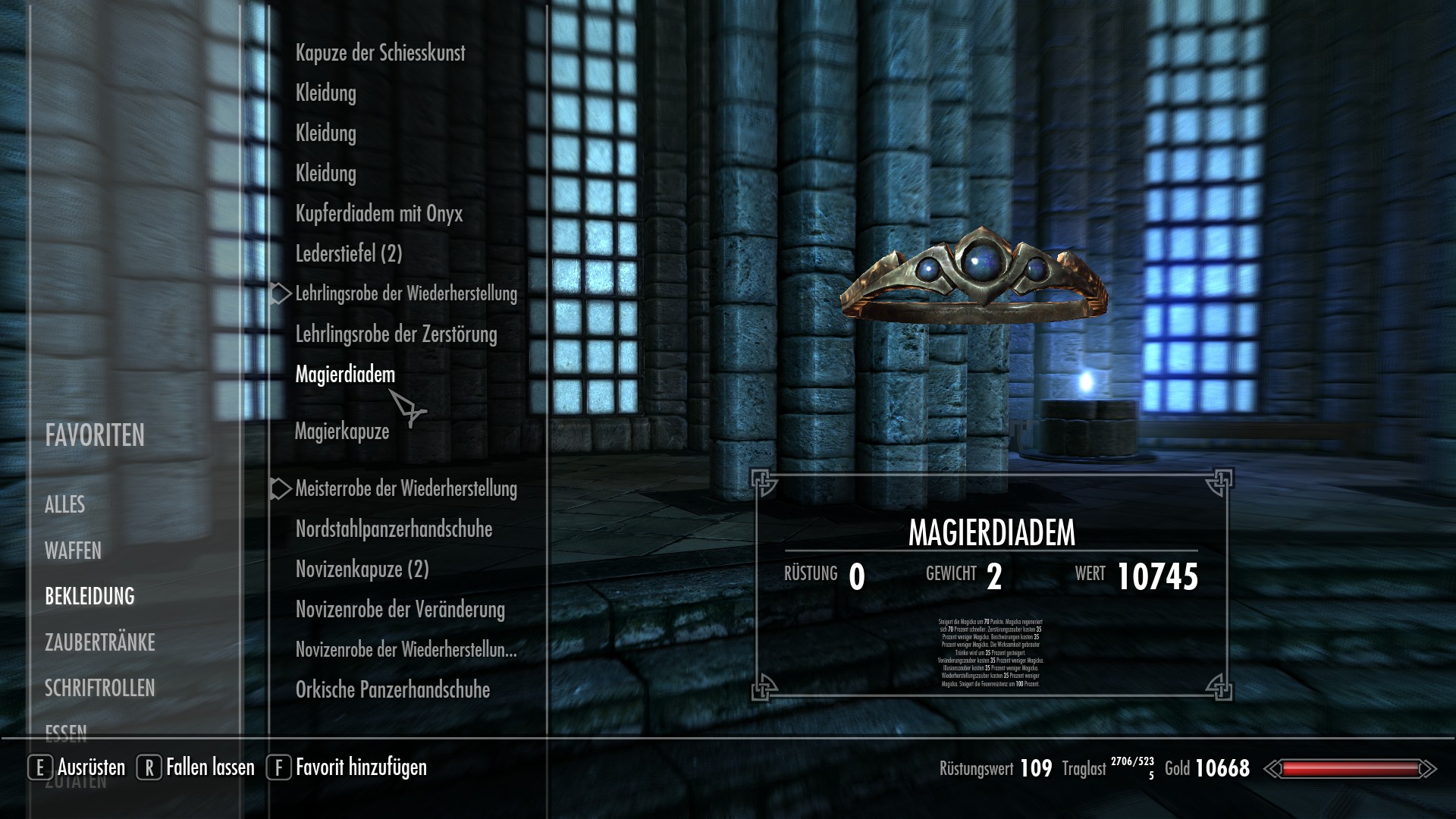This screenshot has width=1456, height=819.
Task: Choose Lehrlingsrobe der Zerstörung
Action: click(x=396, y=334)
